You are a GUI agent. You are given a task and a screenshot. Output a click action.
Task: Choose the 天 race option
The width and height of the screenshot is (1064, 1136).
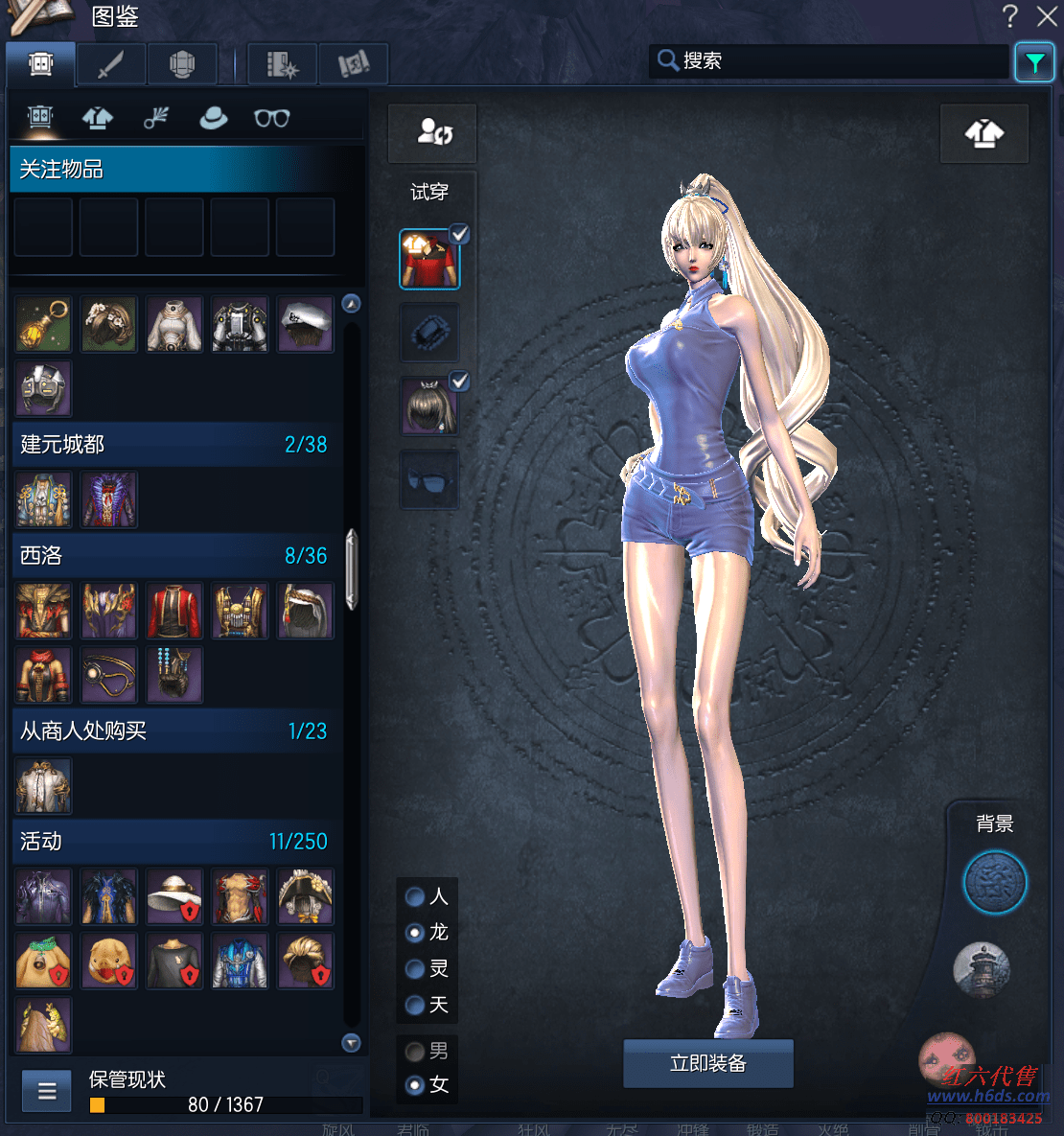pos(415,1005)
